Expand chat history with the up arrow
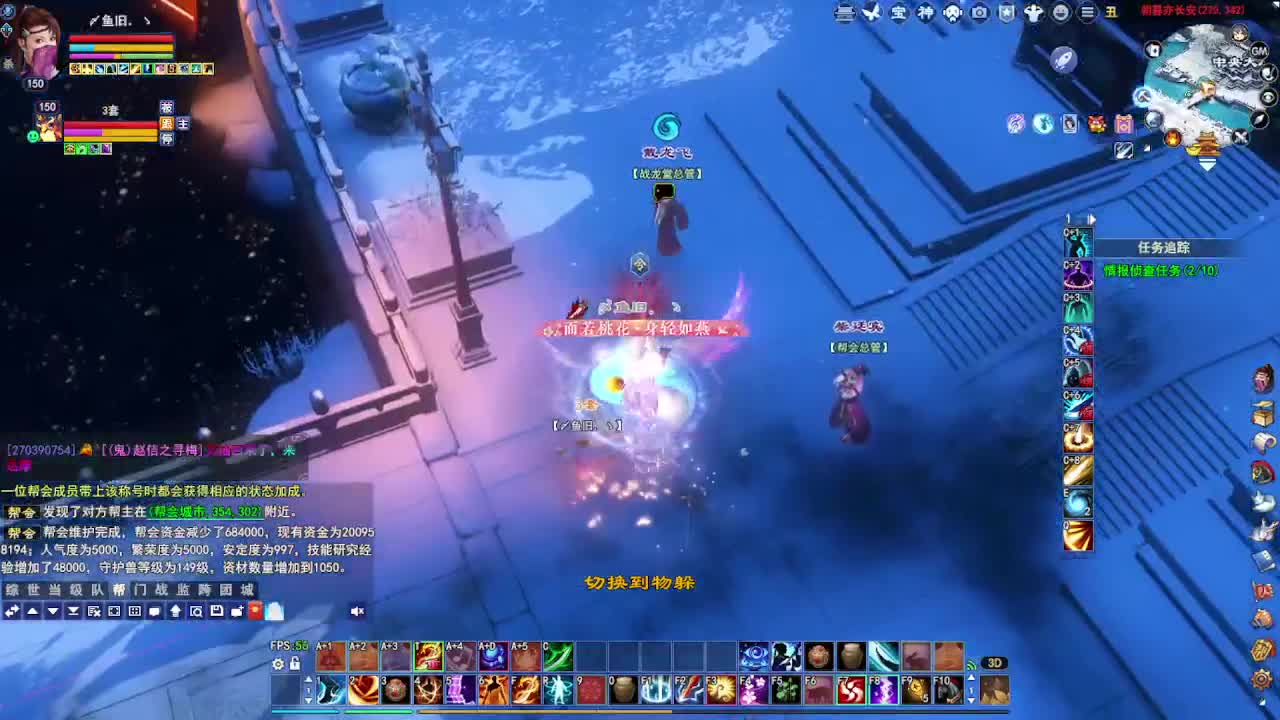Viewport: 1280px width, 720px height. pyautogui.click(x=31, y=612)
